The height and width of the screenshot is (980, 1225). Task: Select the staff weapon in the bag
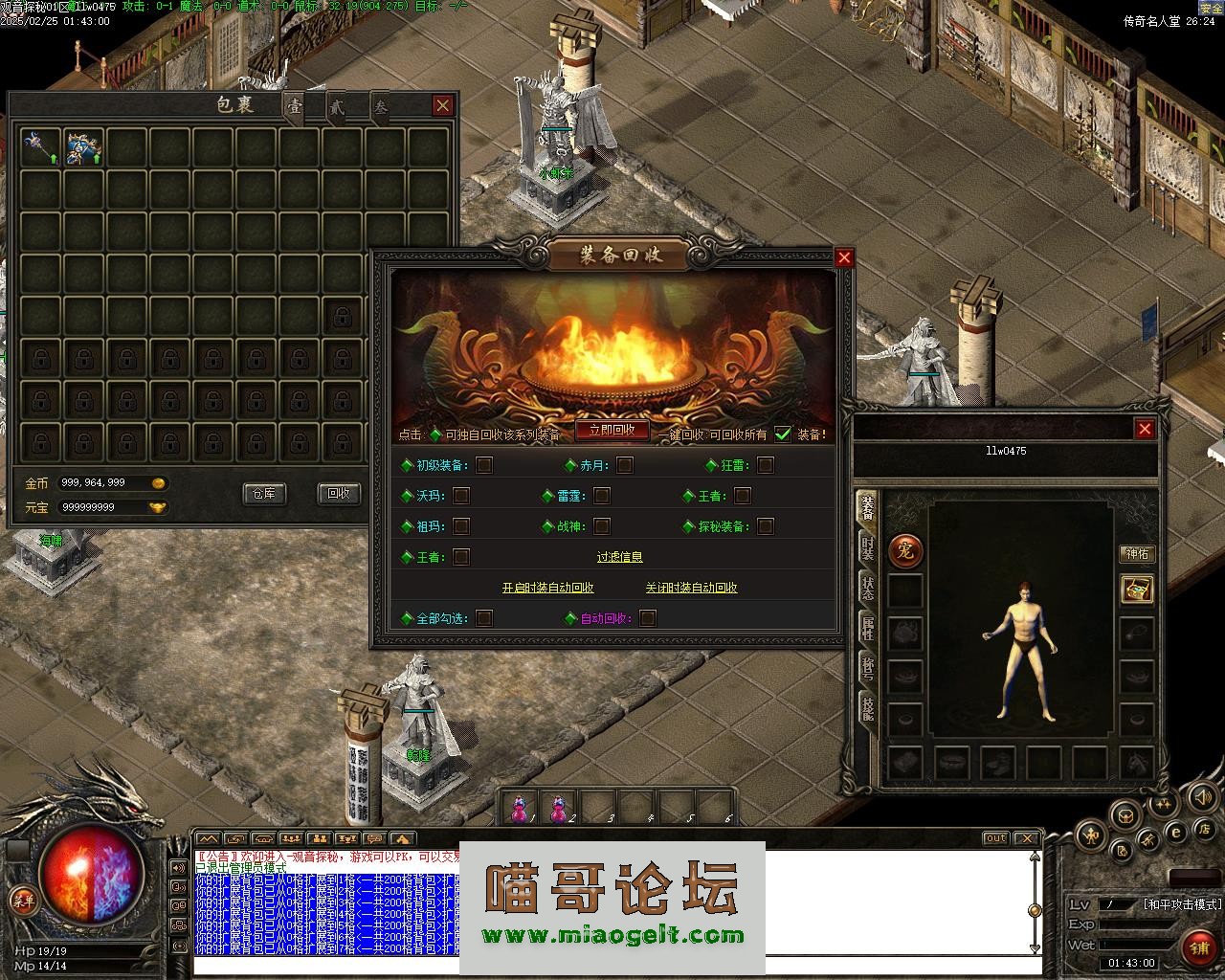pyautogui.click(x=40, y=147)
